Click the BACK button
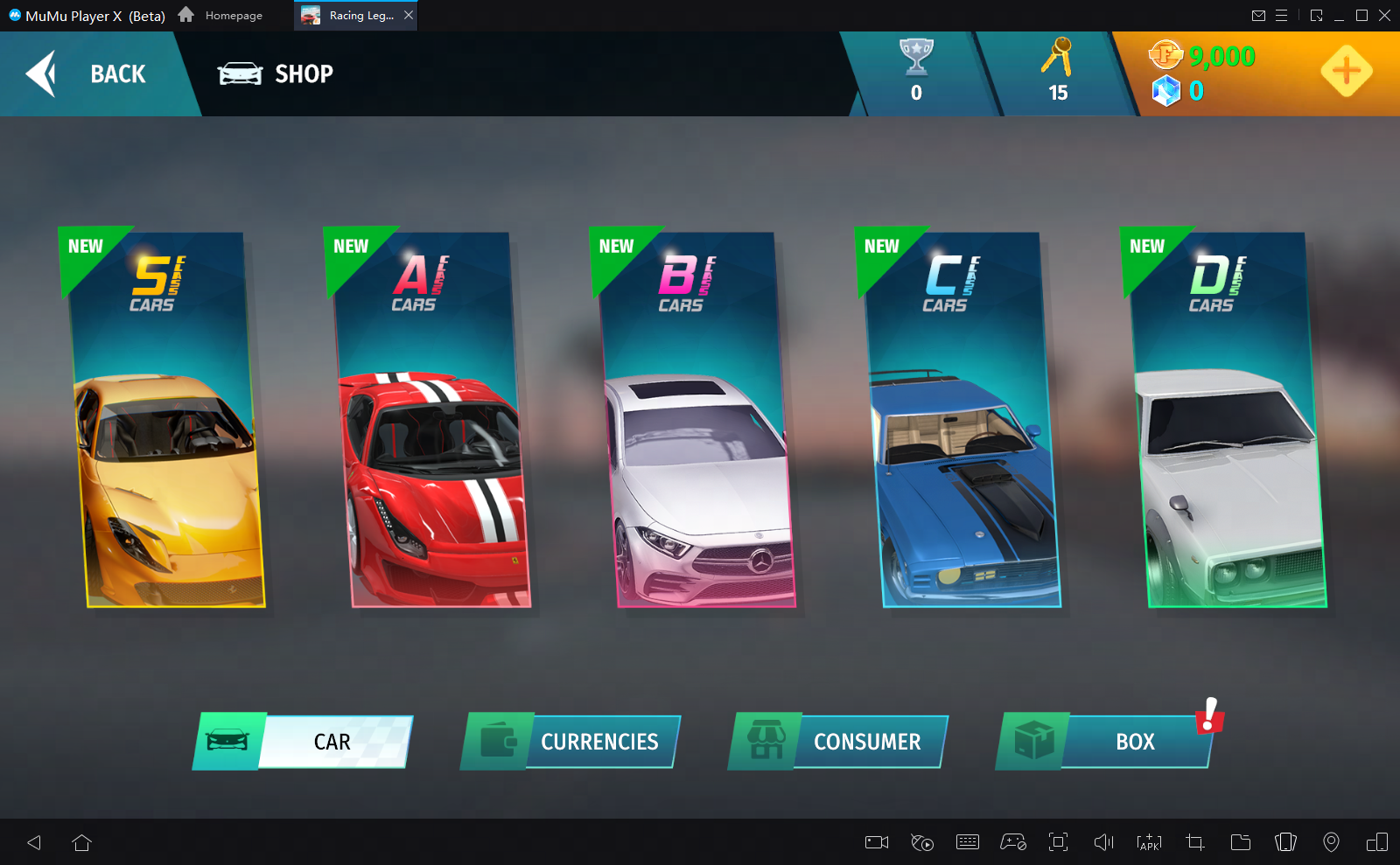Image resolution: width=1400 pixels, height=865 pixels. point(96,73)
